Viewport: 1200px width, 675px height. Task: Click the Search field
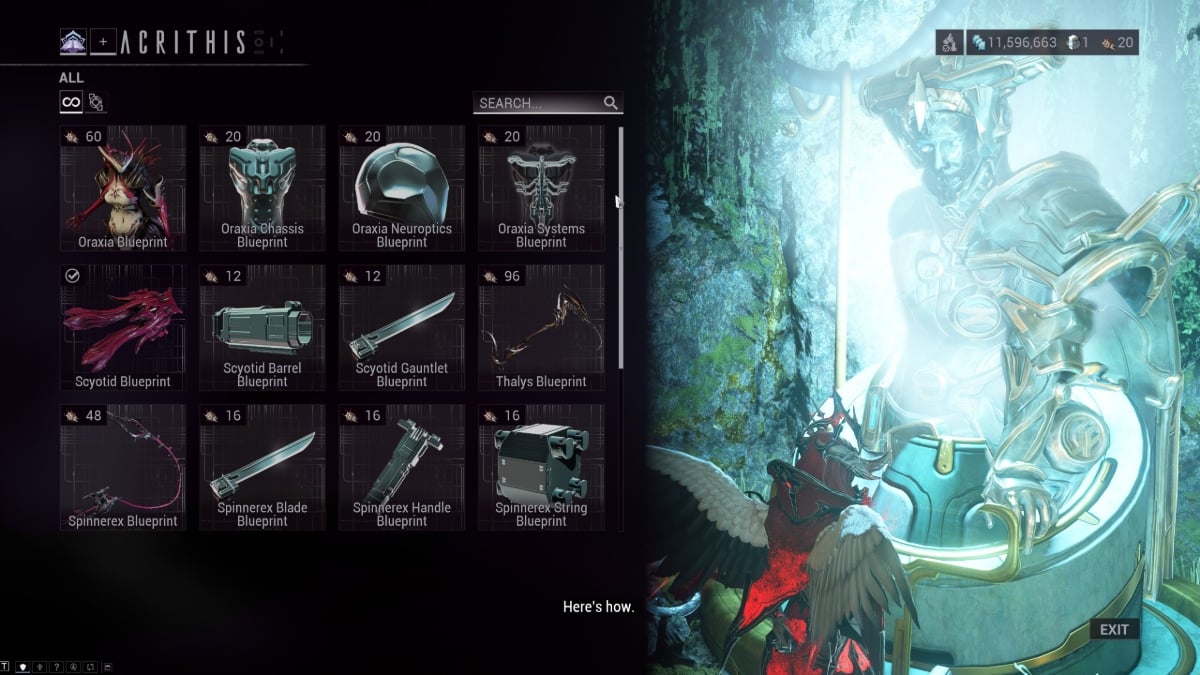[x=538, y=103]
